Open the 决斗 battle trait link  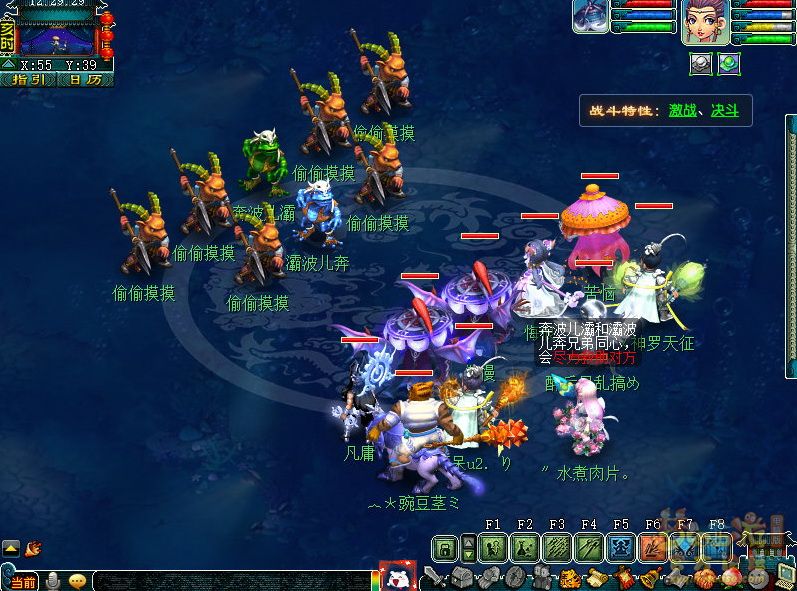coord(725,110)
